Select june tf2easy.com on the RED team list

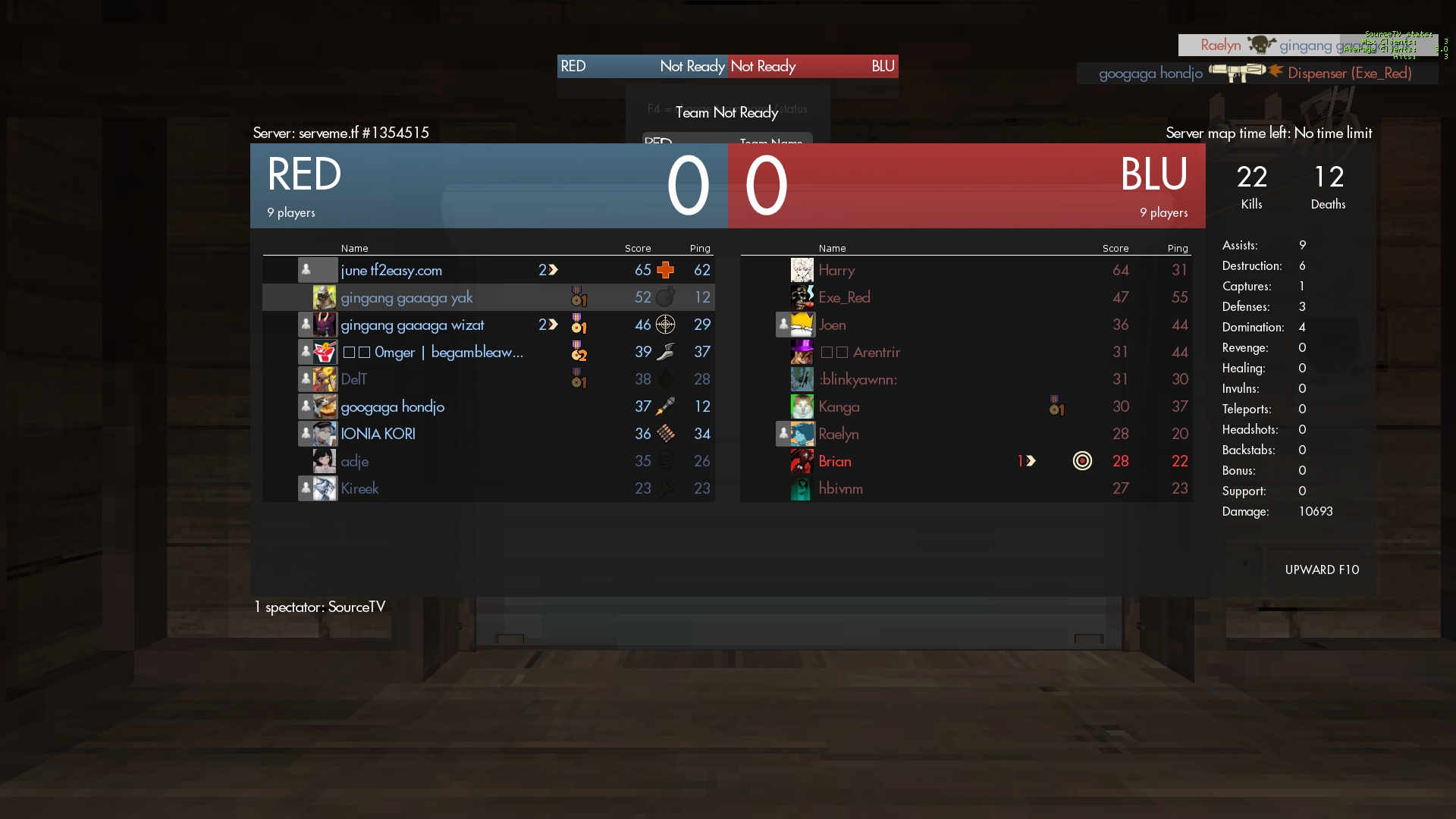coord(391,270)
